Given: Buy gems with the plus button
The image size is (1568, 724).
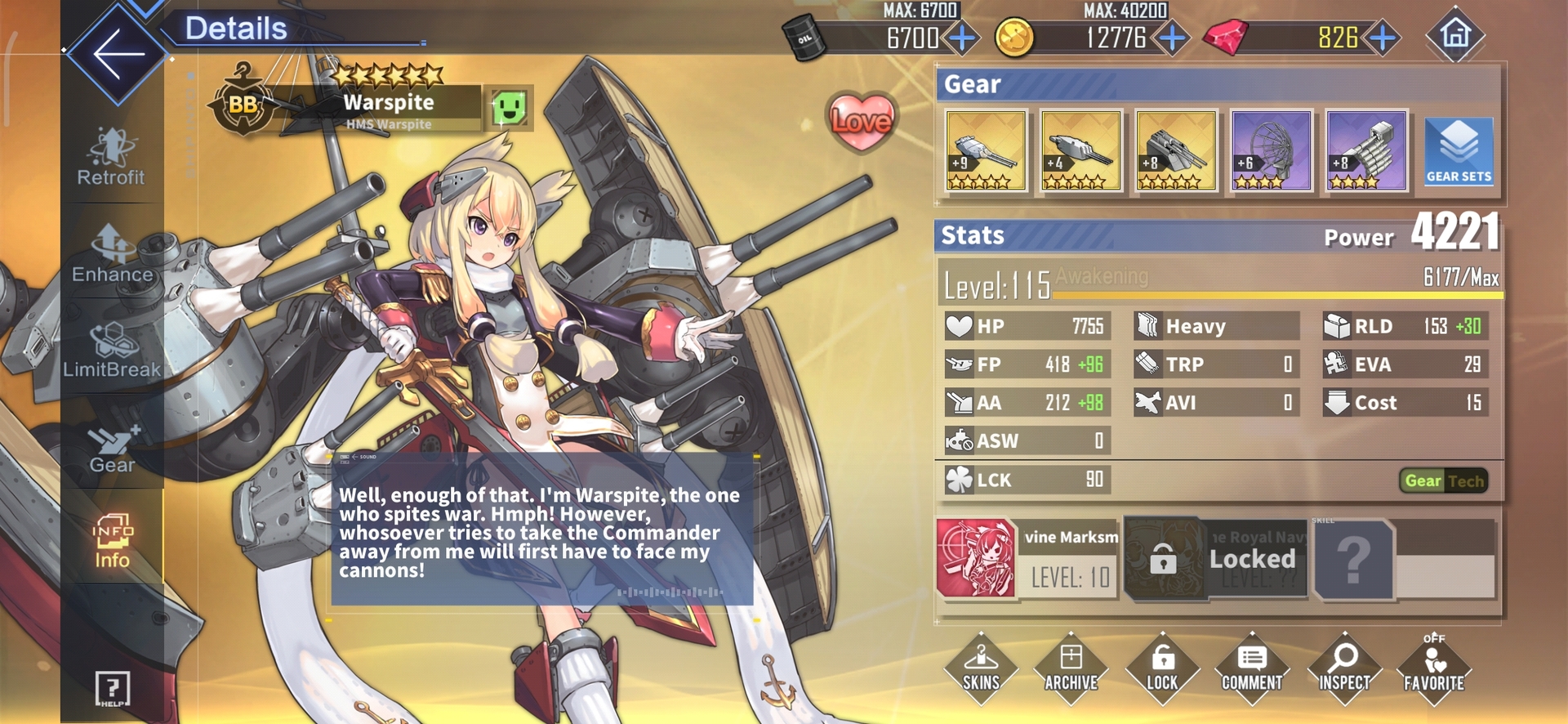Looking at the screenshot, I should pos(1383,38).
